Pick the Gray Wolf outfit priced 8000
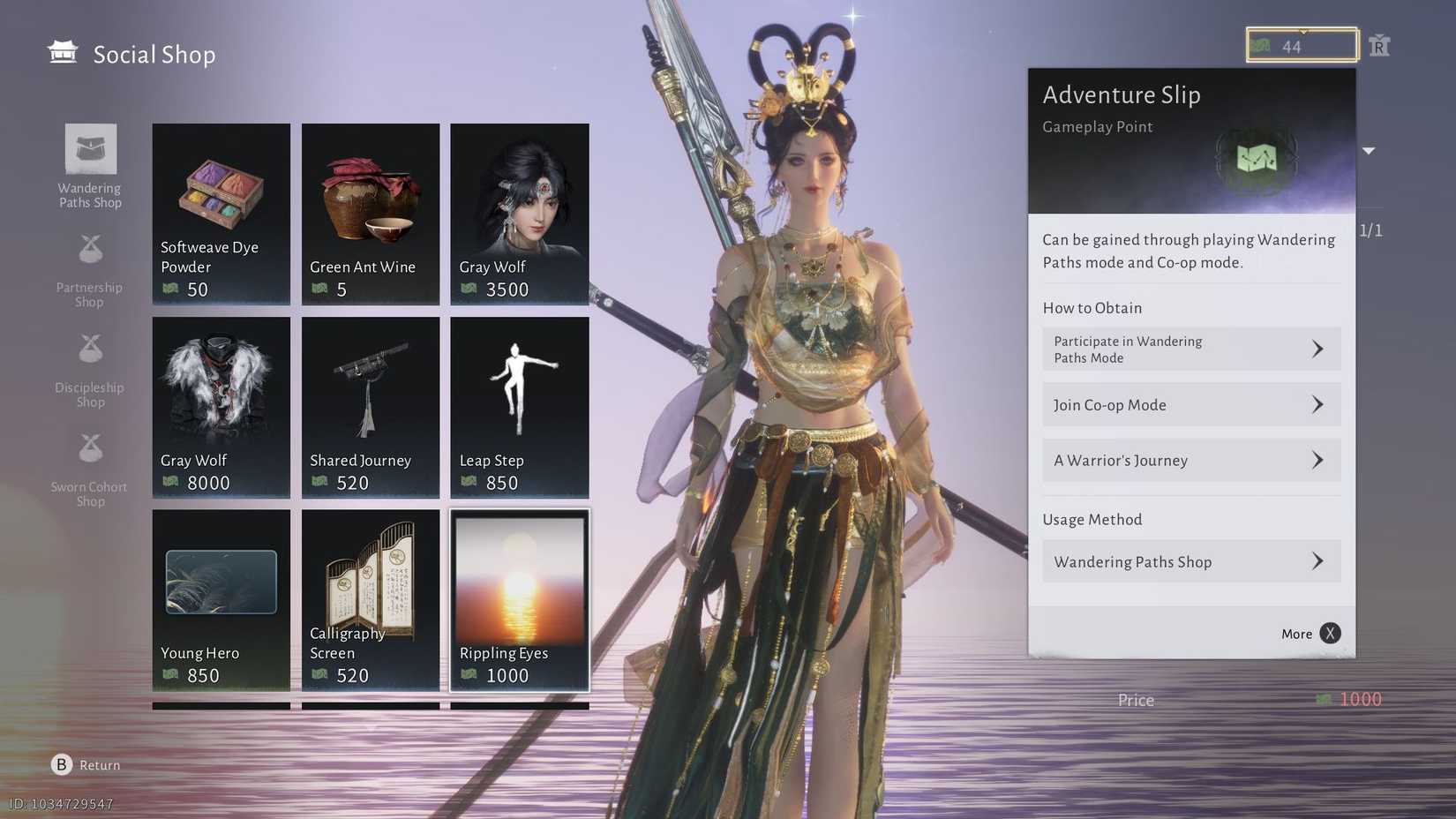 [221, 407]
